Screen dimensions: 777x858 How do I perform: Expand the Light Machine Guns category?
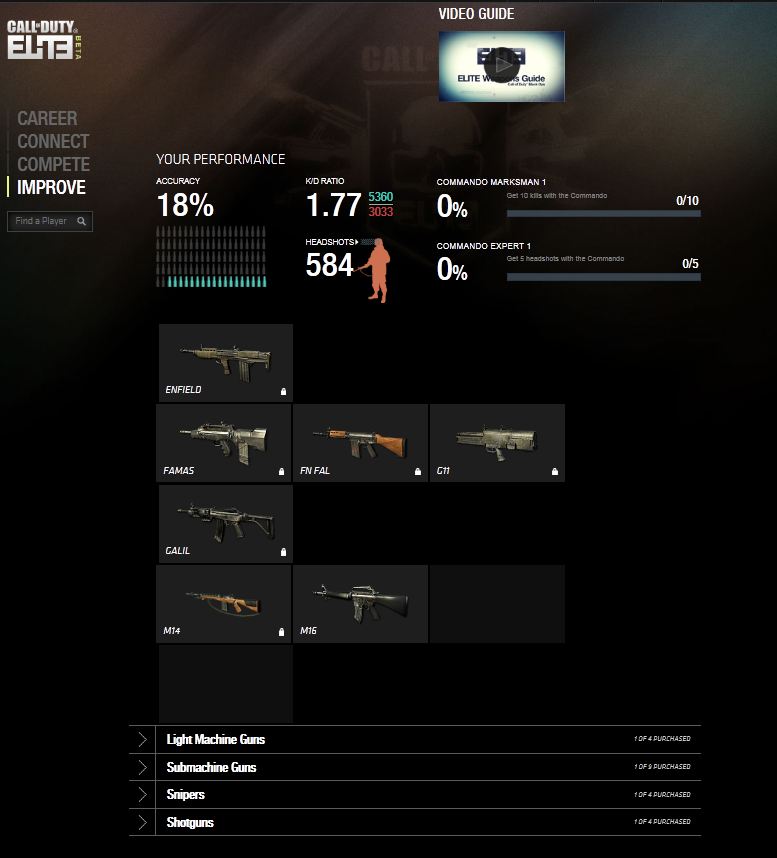pyautogui.click(x=216, y=740)
